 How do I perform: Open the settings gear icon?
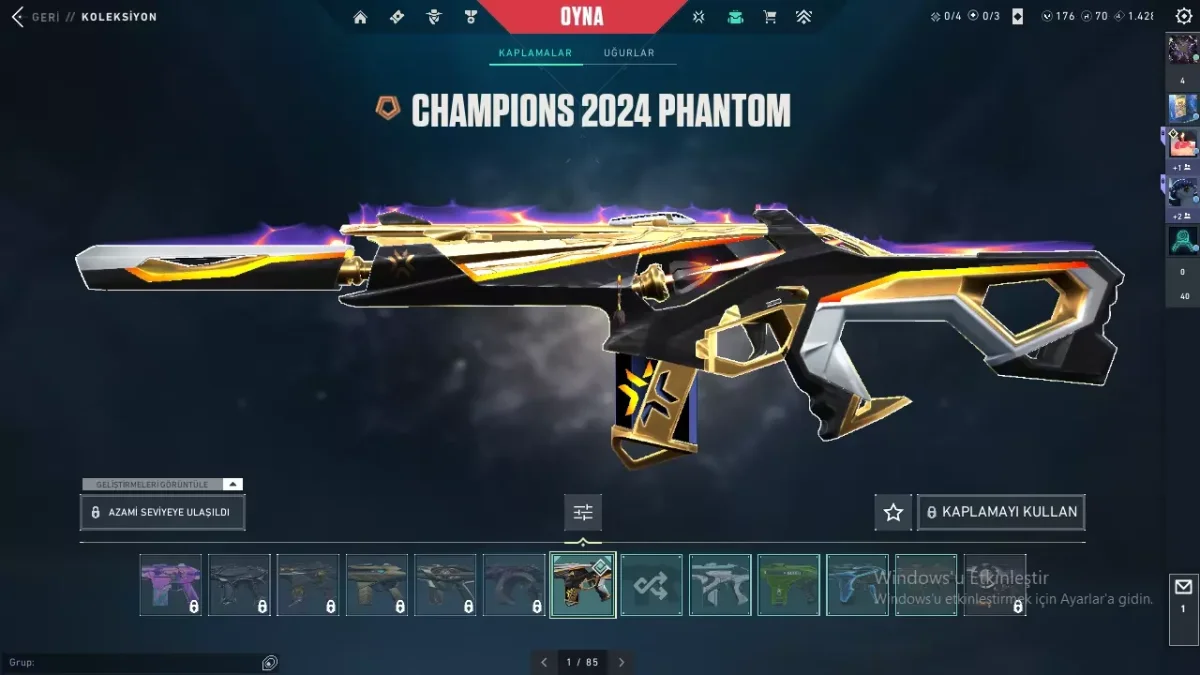1184,17
